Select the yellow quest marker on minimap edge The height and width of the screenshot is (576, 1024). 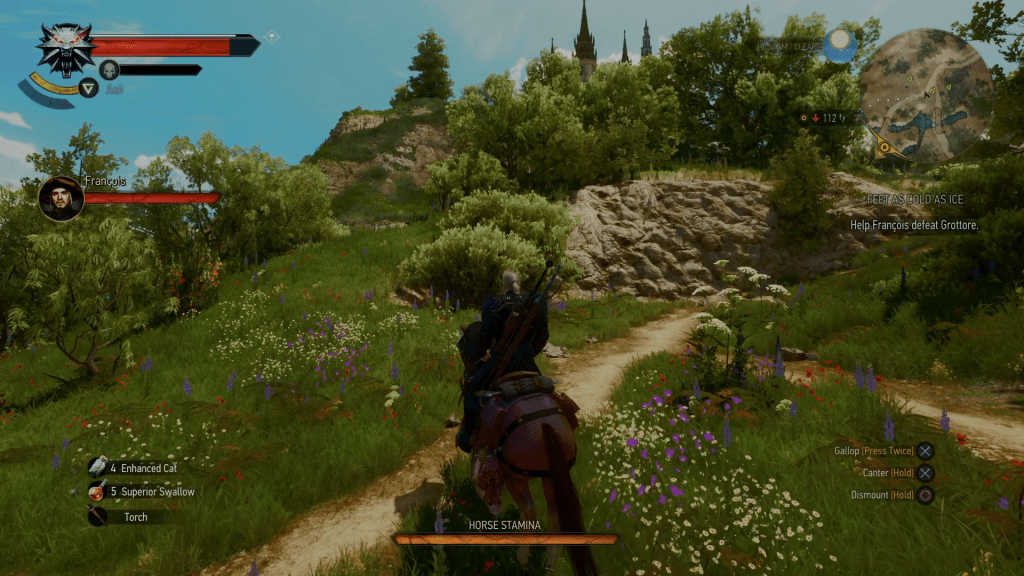tap(883, 149)
